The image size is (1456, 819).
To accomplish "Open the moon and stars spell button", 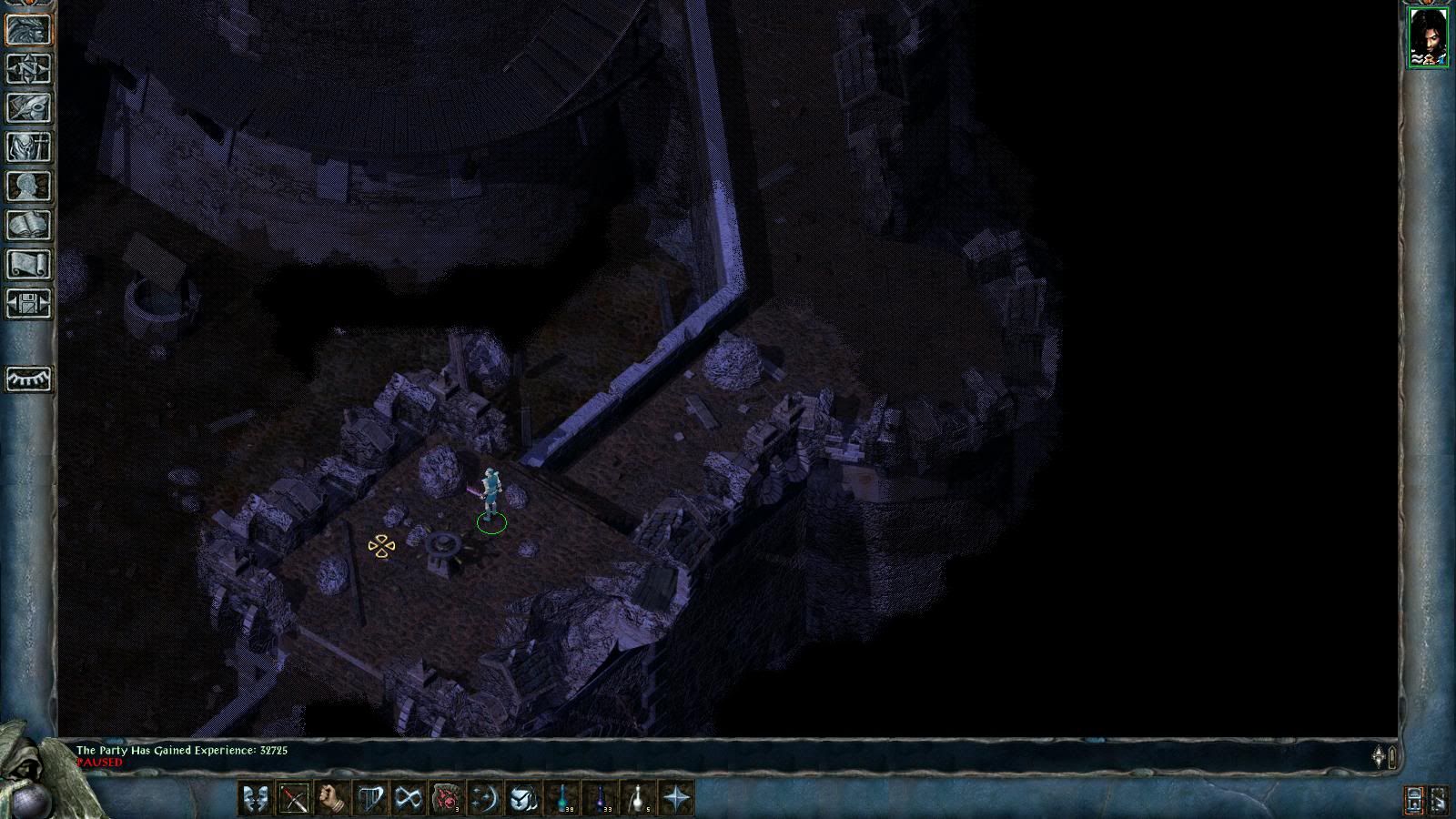I will point(484,798).
